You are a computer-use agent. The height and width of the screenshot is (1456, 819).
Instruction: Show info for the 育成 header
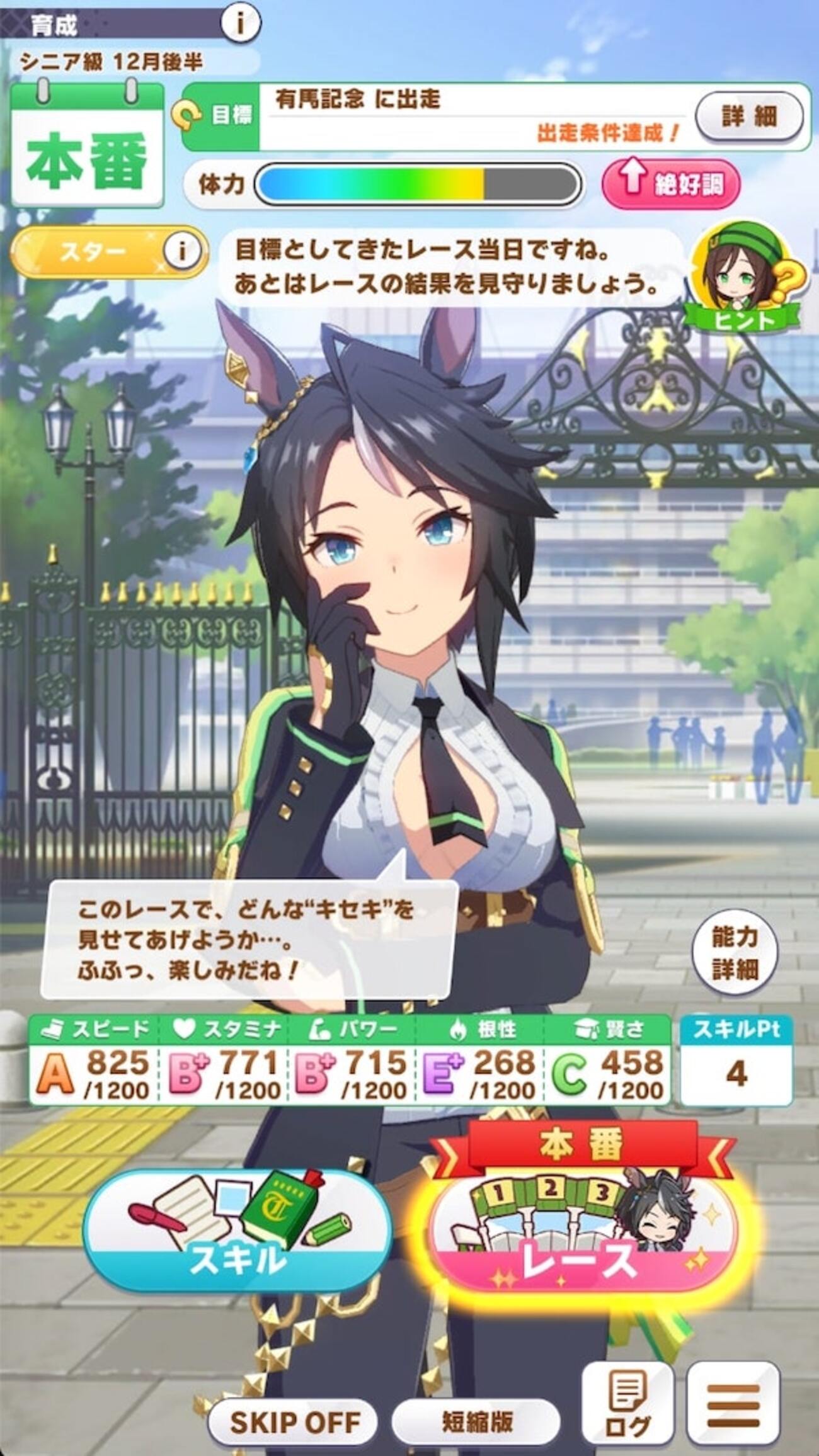[240, 23]
